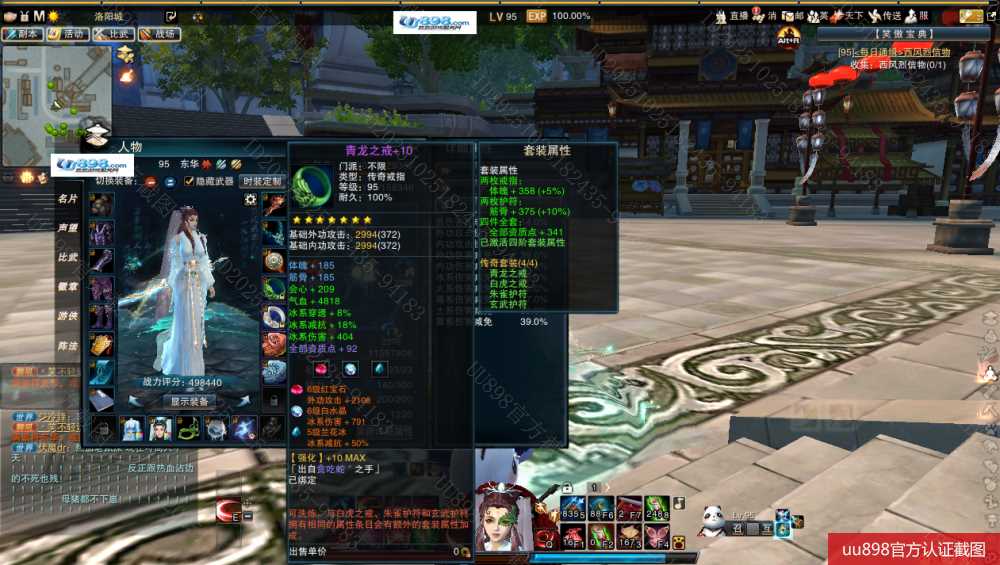Image resolution: width=1000 pixels, height=565 pixels.
Task: Click the panda pet portrait
Action: pos(712,520)
